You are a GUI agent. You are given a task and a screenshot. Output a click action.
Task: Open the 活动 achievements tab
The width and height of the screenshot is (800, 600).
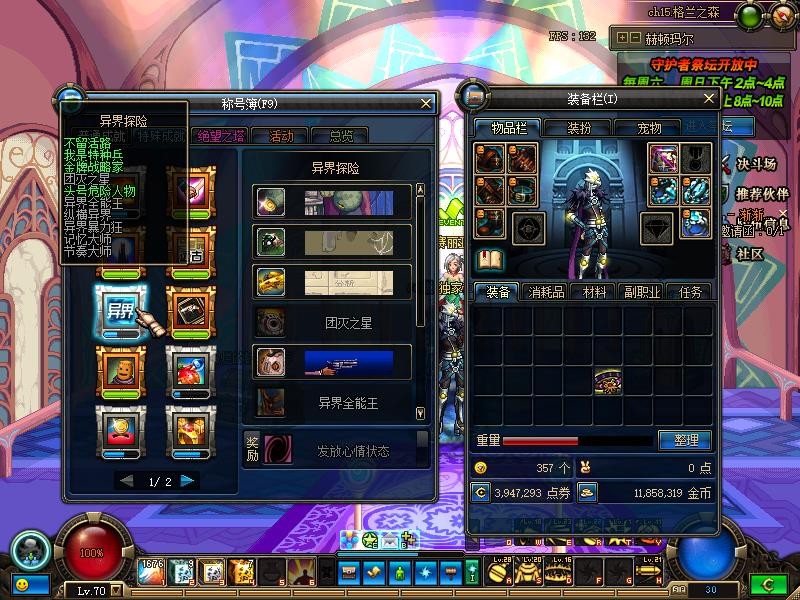tap(281, 136)
